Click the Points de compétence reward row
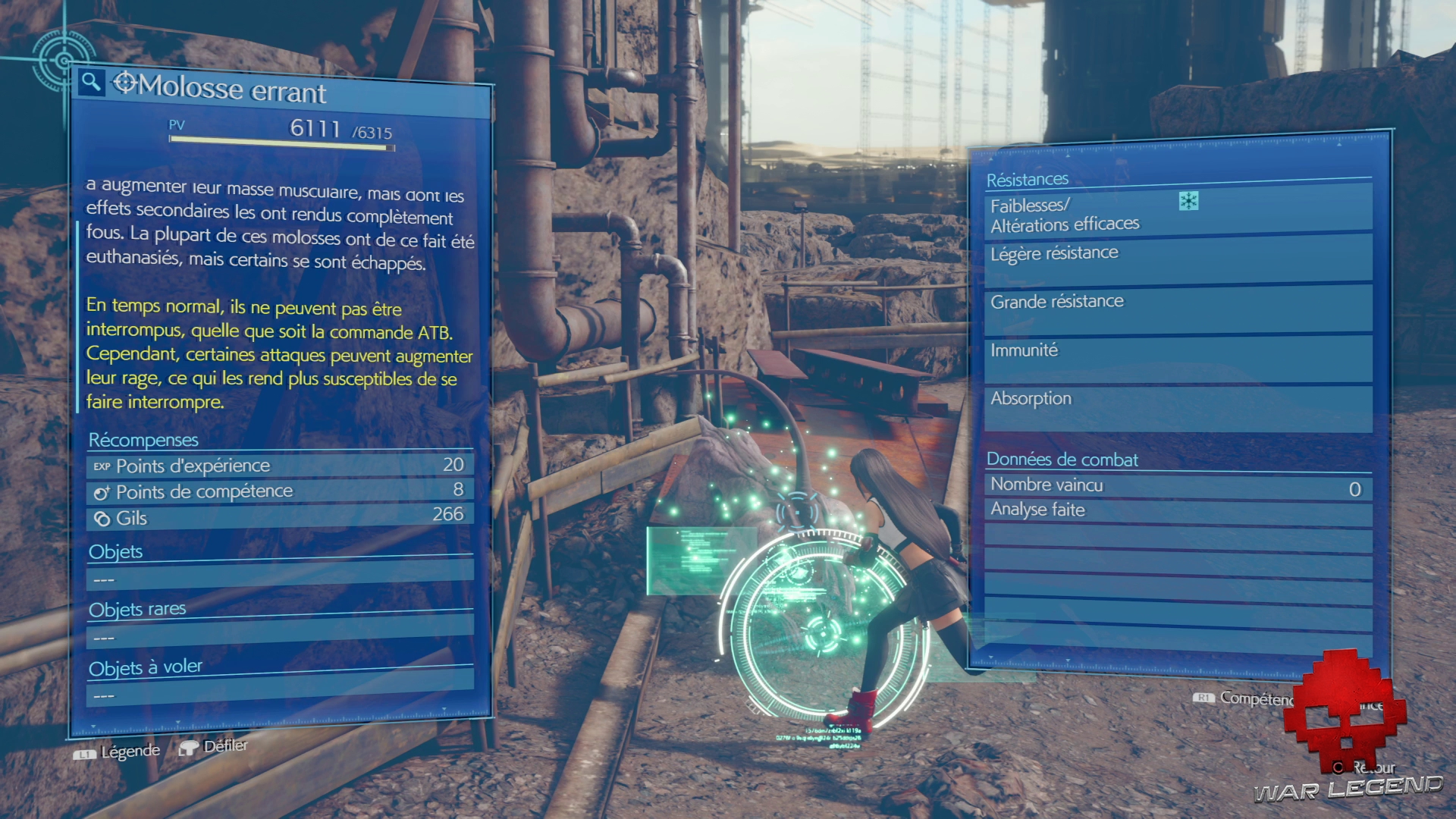The width and height of the screenshot is (1456, 819). point(279,491)
